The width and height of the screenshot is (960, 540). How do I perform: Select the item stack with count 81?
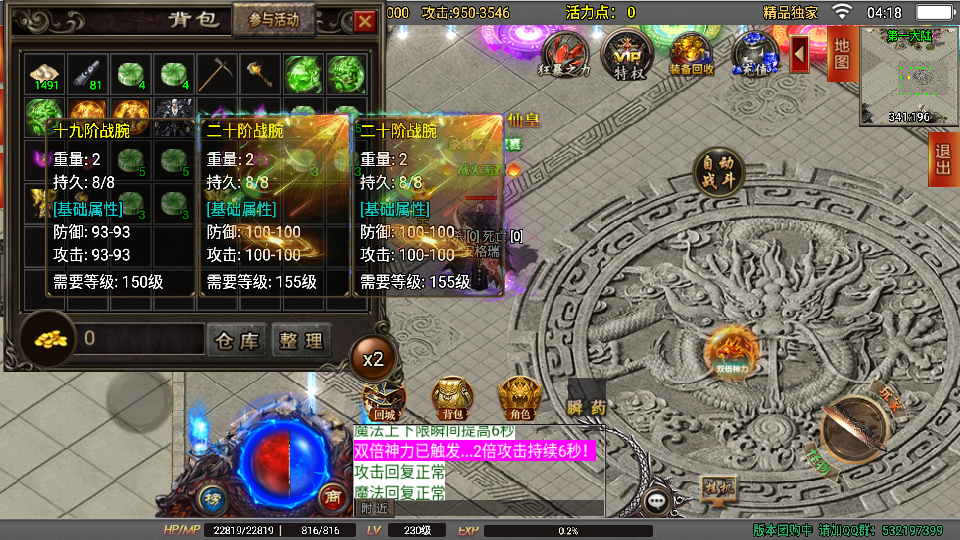[87, 74]
